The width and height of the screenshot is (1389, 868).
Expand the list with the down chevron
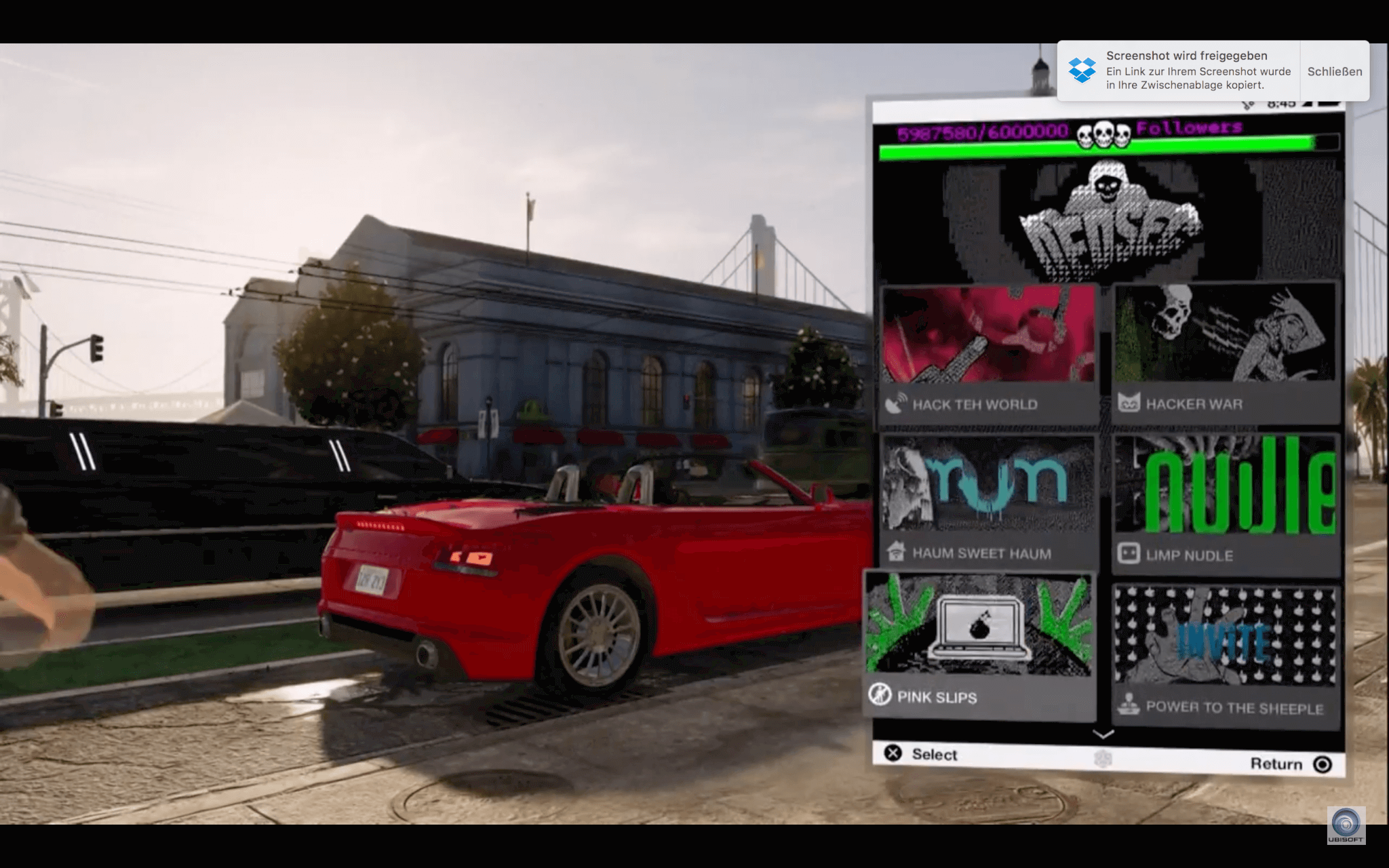[1103, 734]
